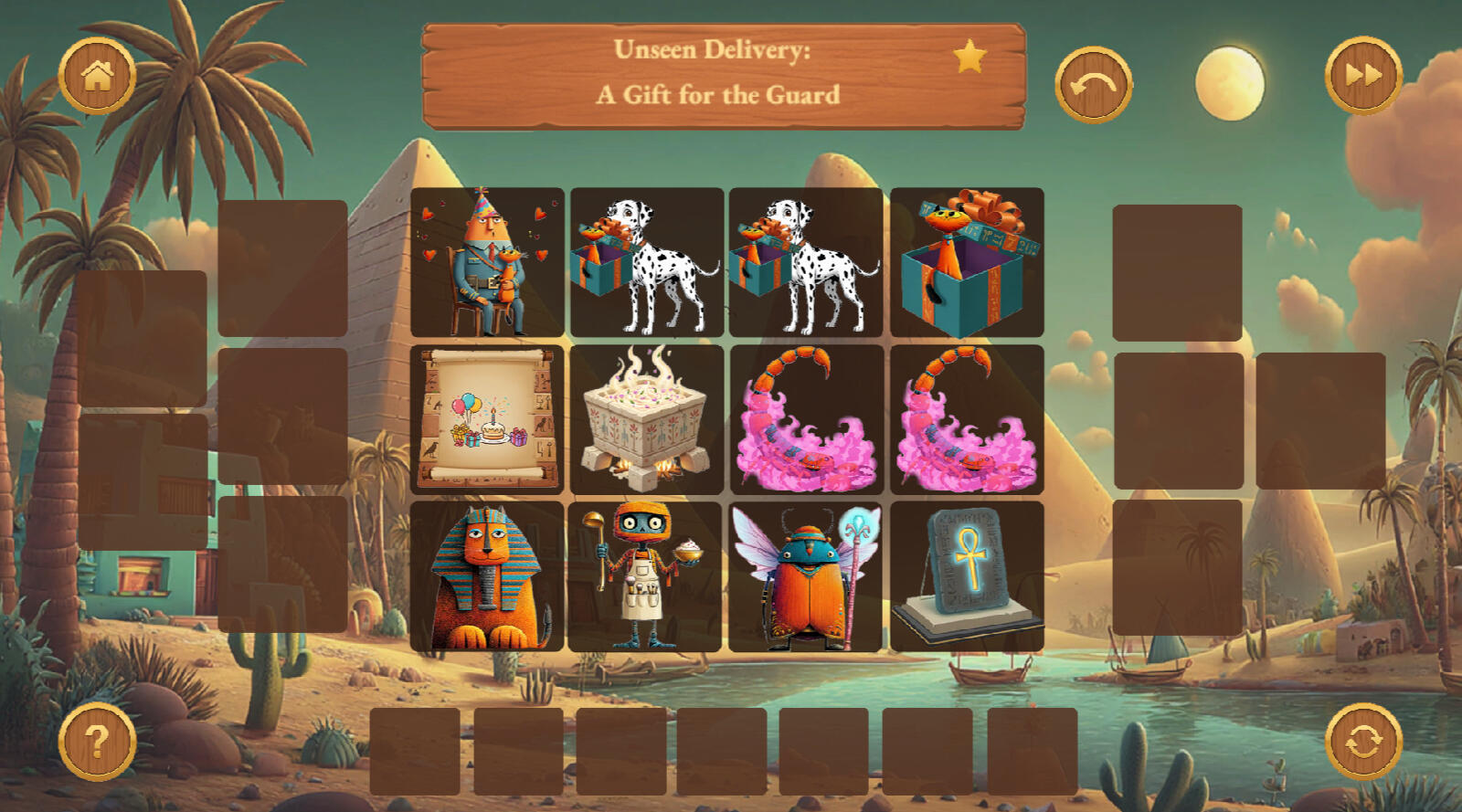Screen dimensions: 1462x812
Task: Undo the last move
Action: 1093,85
